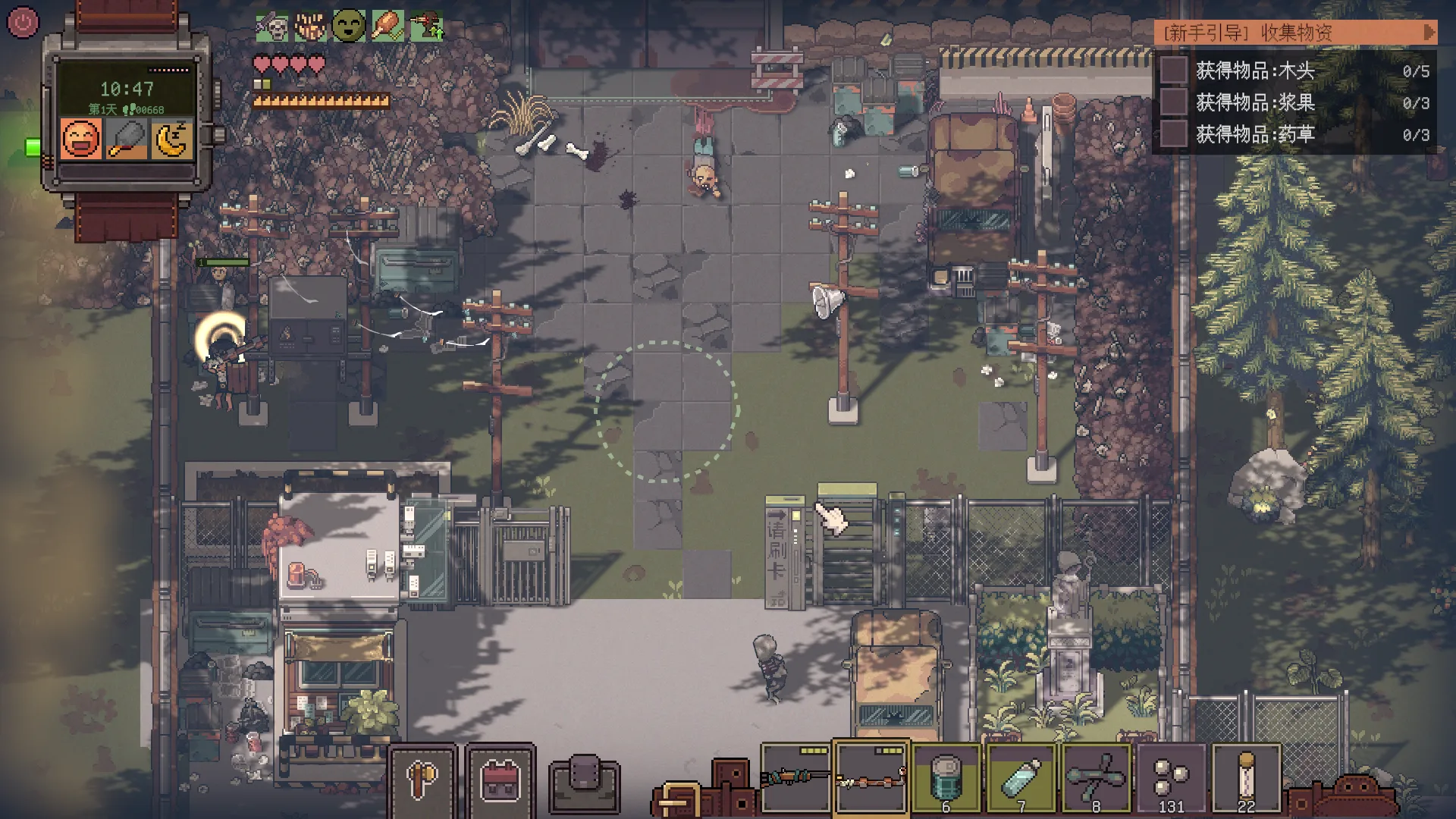Select the 获得物品:药草 objective row
This screenshot has width=1456, height=819.
pos(1294,134)
